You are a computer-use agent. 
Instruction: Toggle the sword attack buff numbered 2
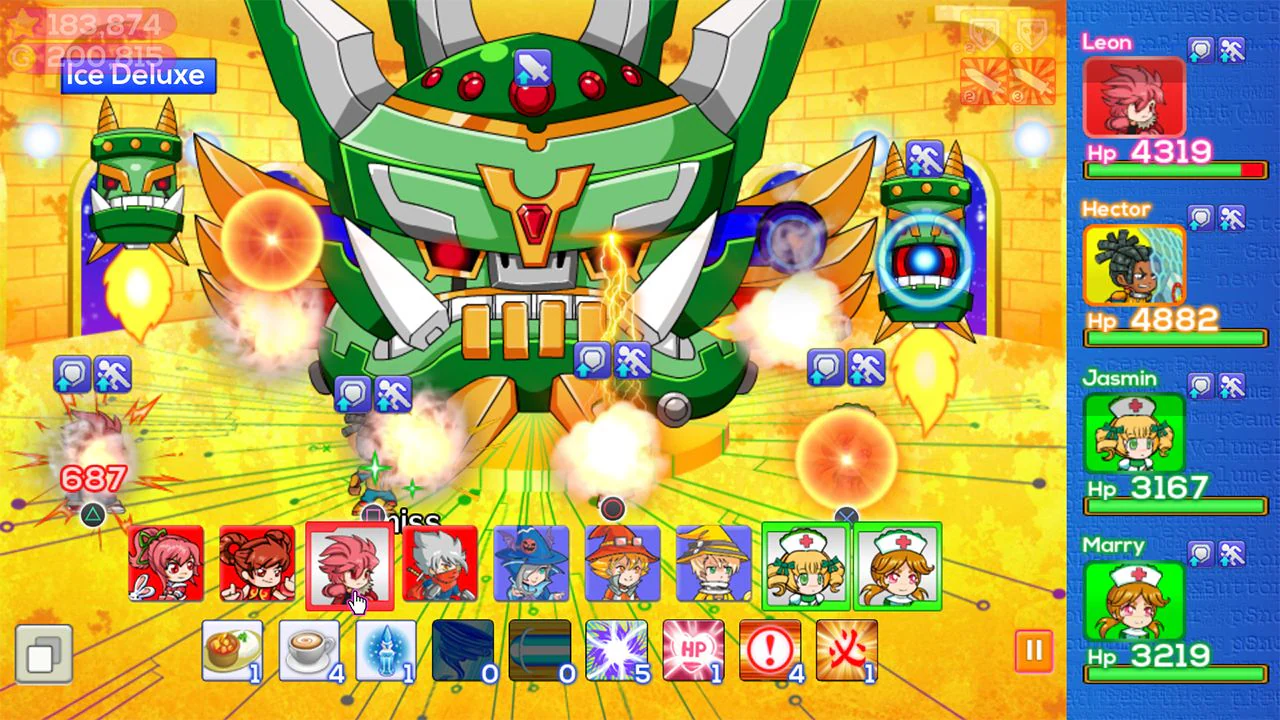tap(983, 80)
